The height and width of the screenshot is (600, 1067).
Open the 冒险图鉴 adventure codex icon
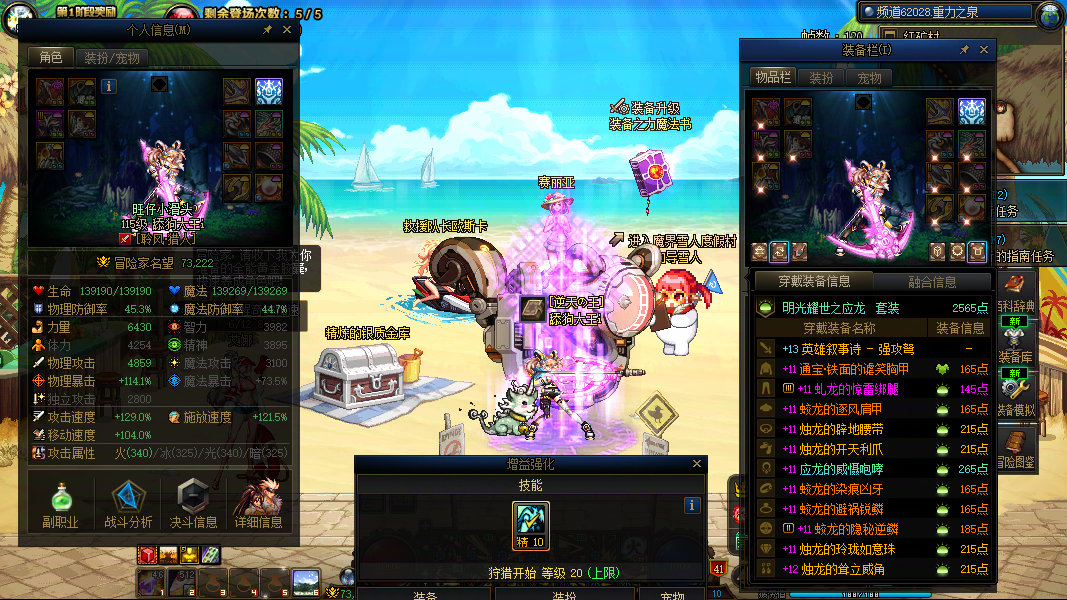click(x=1017, y=448)
